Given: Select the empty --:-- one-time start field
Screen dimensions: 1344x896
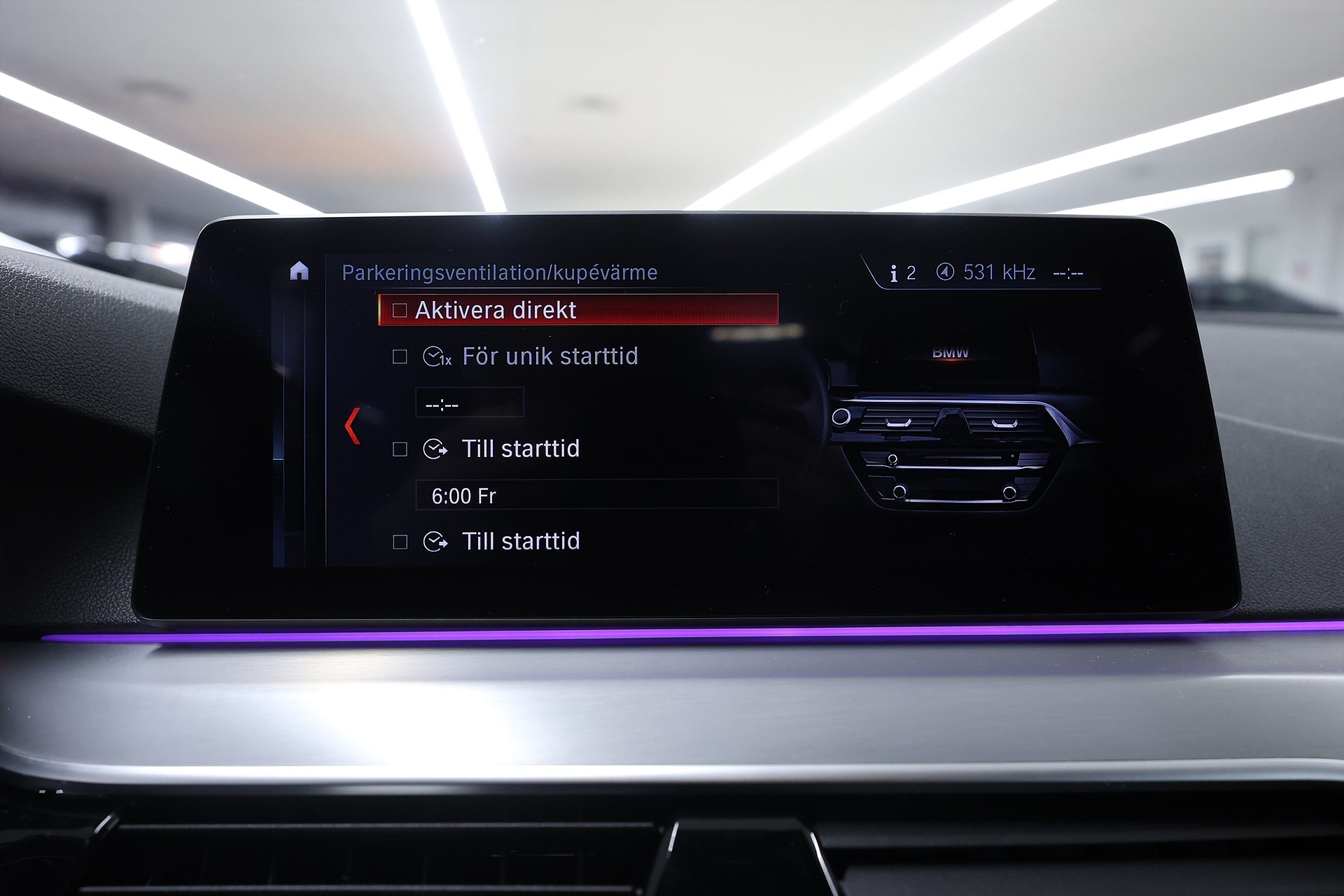Looking at the screenshot, I should click(469, 404).
